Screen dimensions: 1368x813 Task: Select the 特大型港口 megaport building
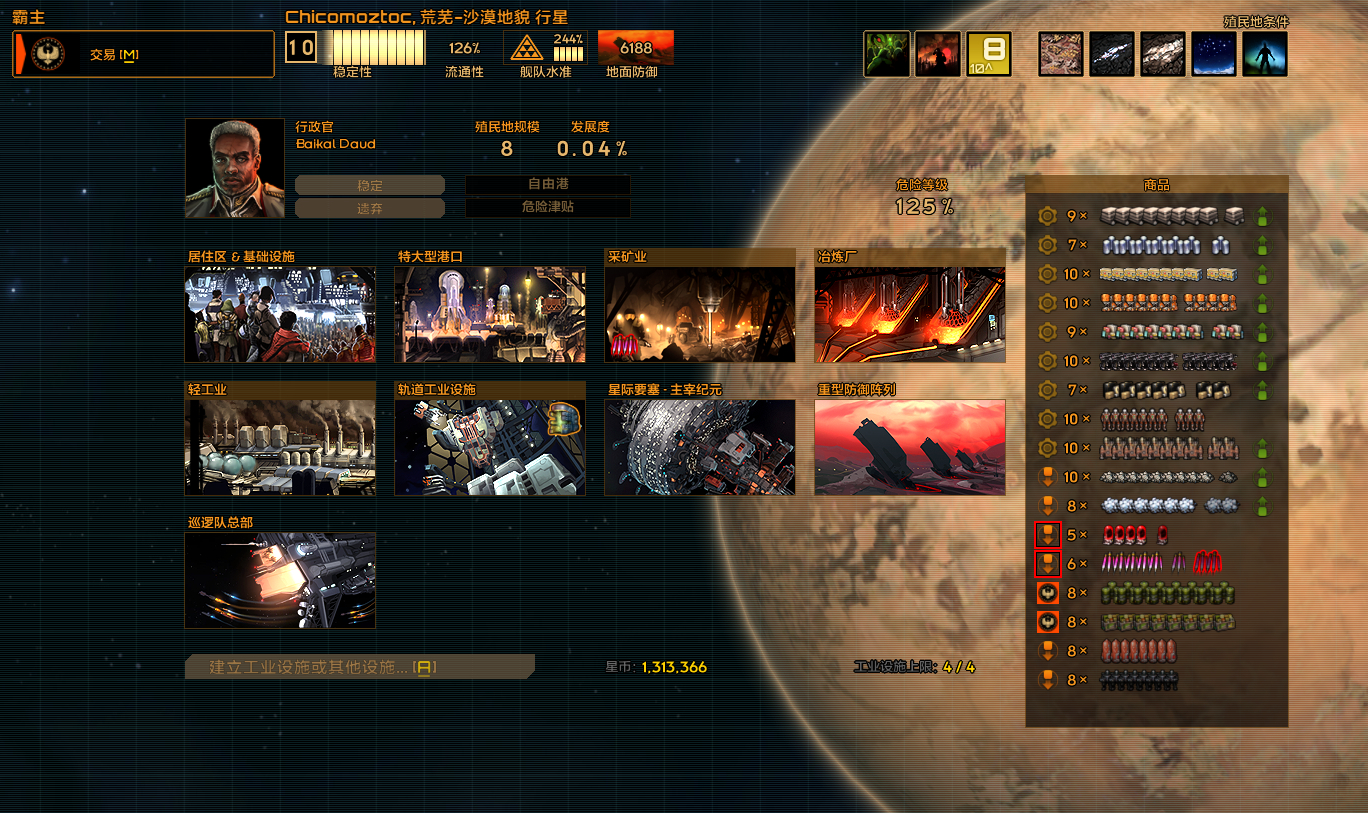click(490, 313)
